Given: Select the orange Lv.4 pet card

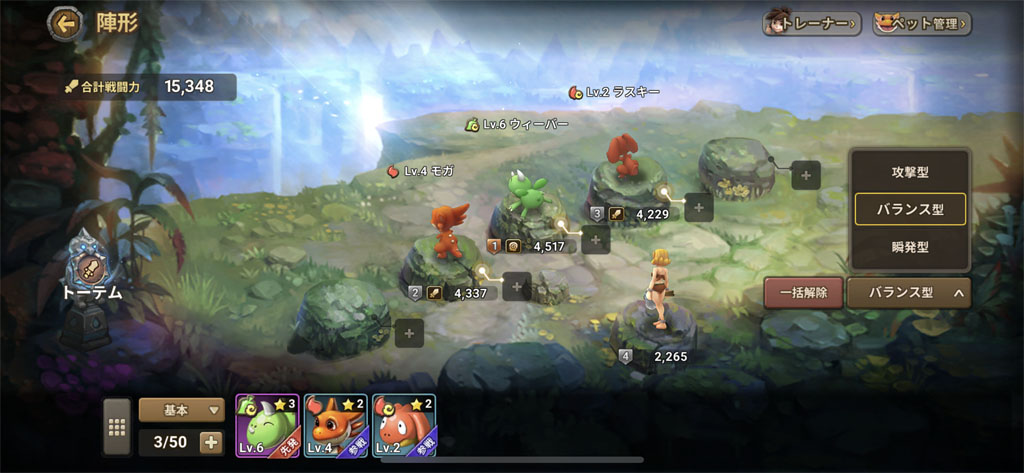Looking at the screenshot, I should click(x=335, y=425).
